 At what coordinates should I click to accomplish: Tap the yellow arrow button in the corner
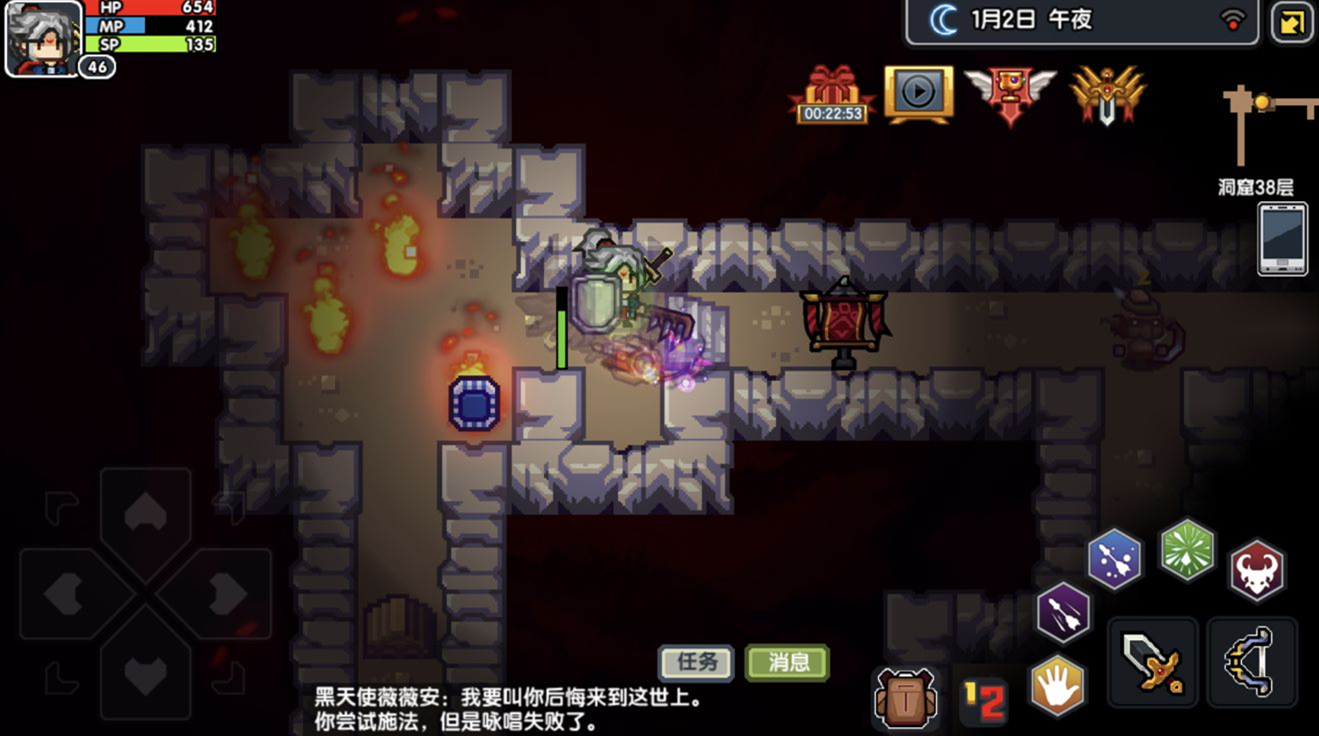coord(1292,22)
